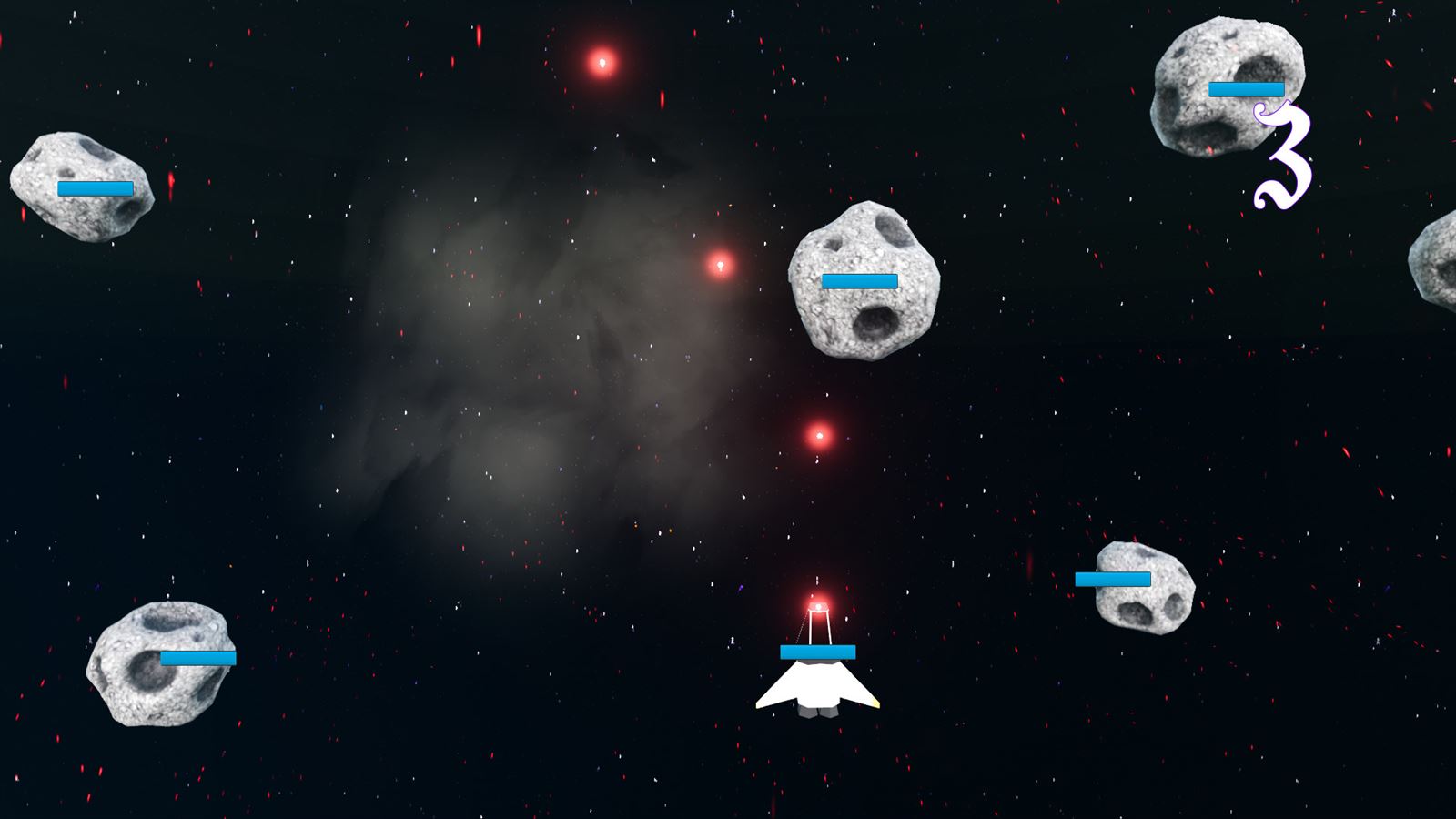This screenshot has height=819, width=1456.
Task: Click the red glow above the spaceship
Action: (818, 603)
